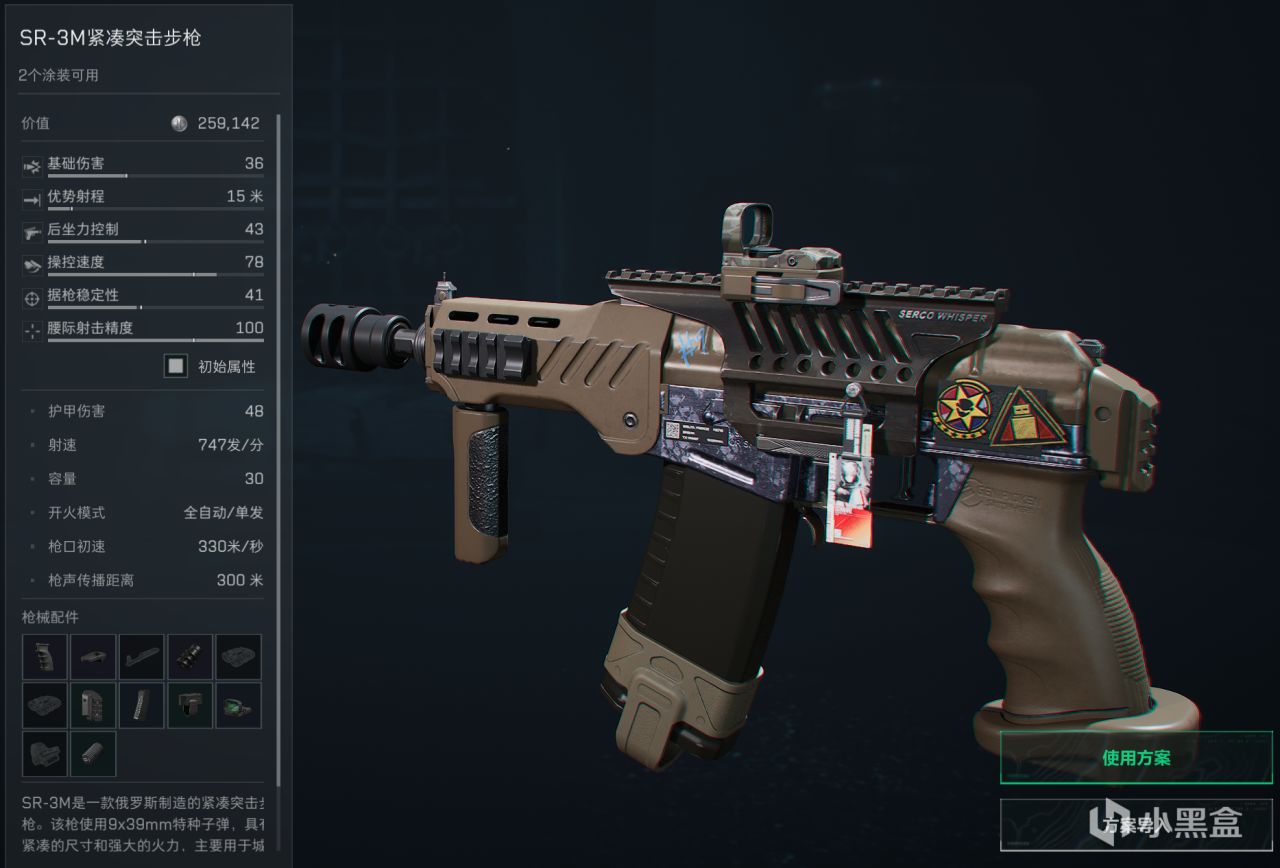Click the stats panel vertical scrollbar

[x=279, y=450]
